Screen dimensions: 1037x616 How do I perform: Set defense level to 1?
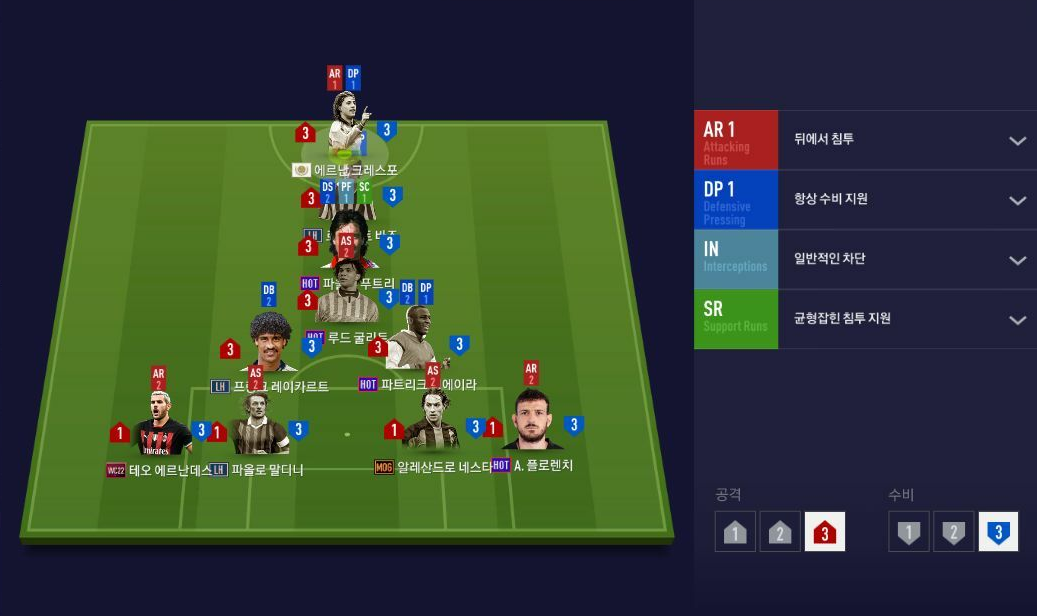pos(908,532)
